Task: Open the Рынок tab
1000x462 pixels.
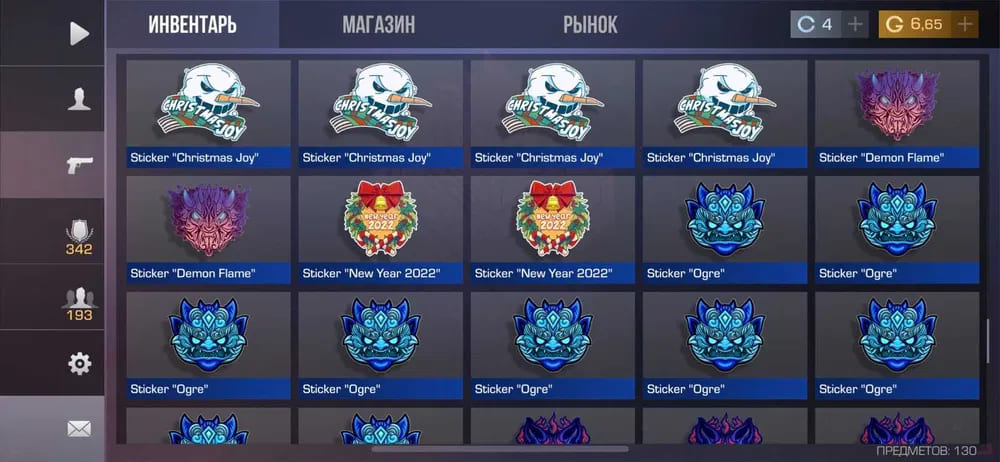Action: pos(590,25)
